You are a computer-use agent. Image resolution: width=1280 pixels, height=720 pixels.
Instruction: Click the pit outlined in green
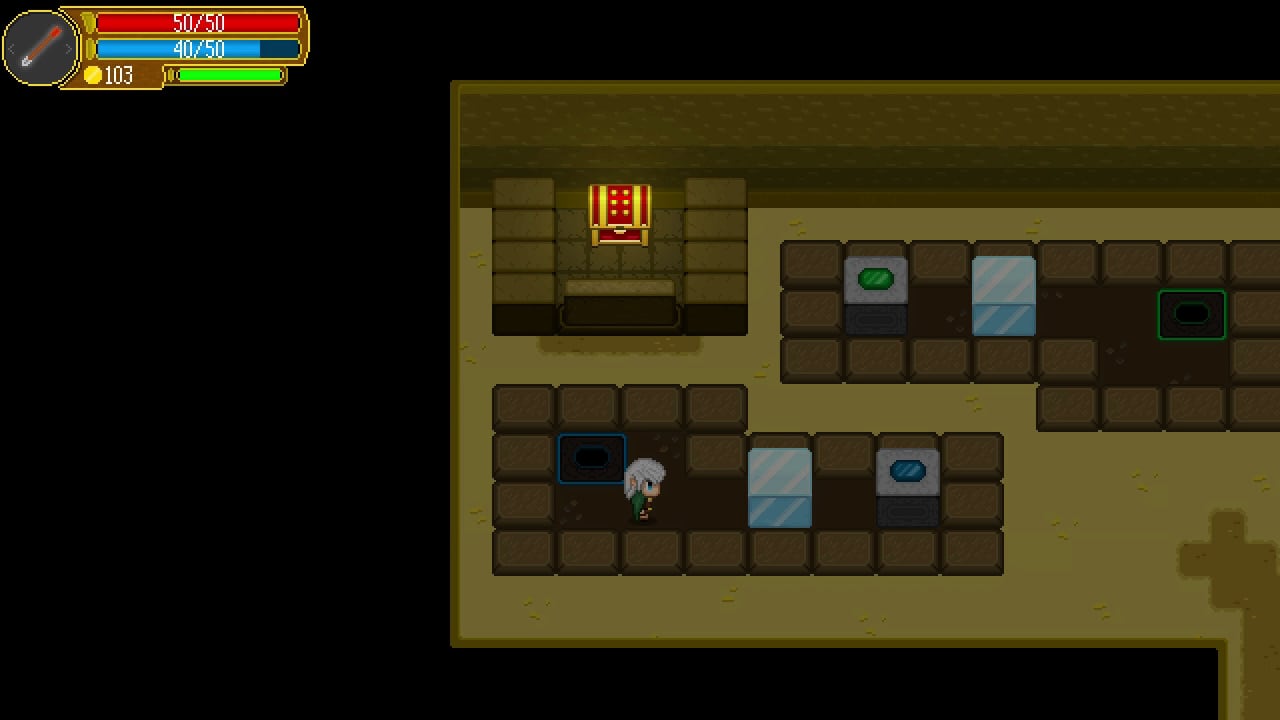(x=1192, y=313)
